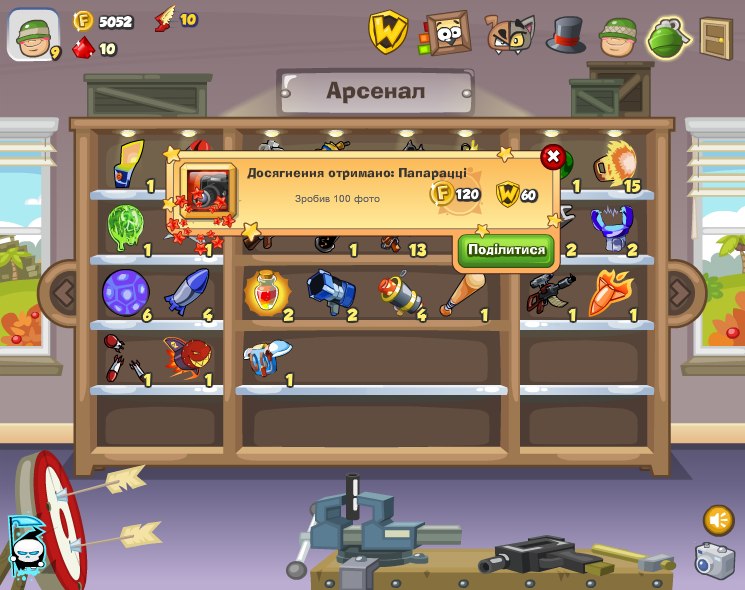The image size is (745, 590).
Task: Go to the next arsenal page
Action: [681, 293]
